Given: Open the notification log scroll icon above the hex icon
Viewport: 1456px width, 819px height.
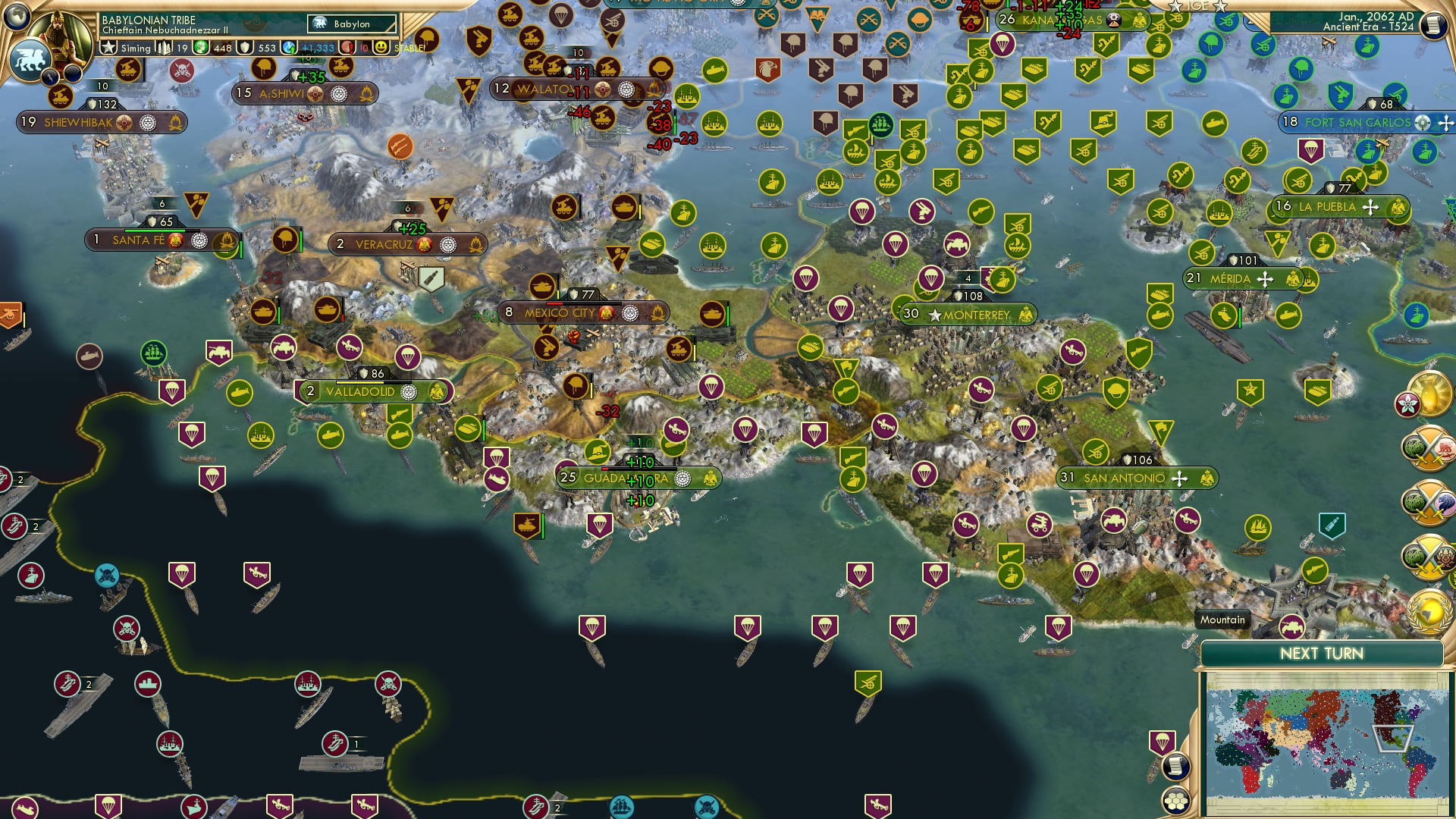Looking at the screenshot, I should point(1176,767).
